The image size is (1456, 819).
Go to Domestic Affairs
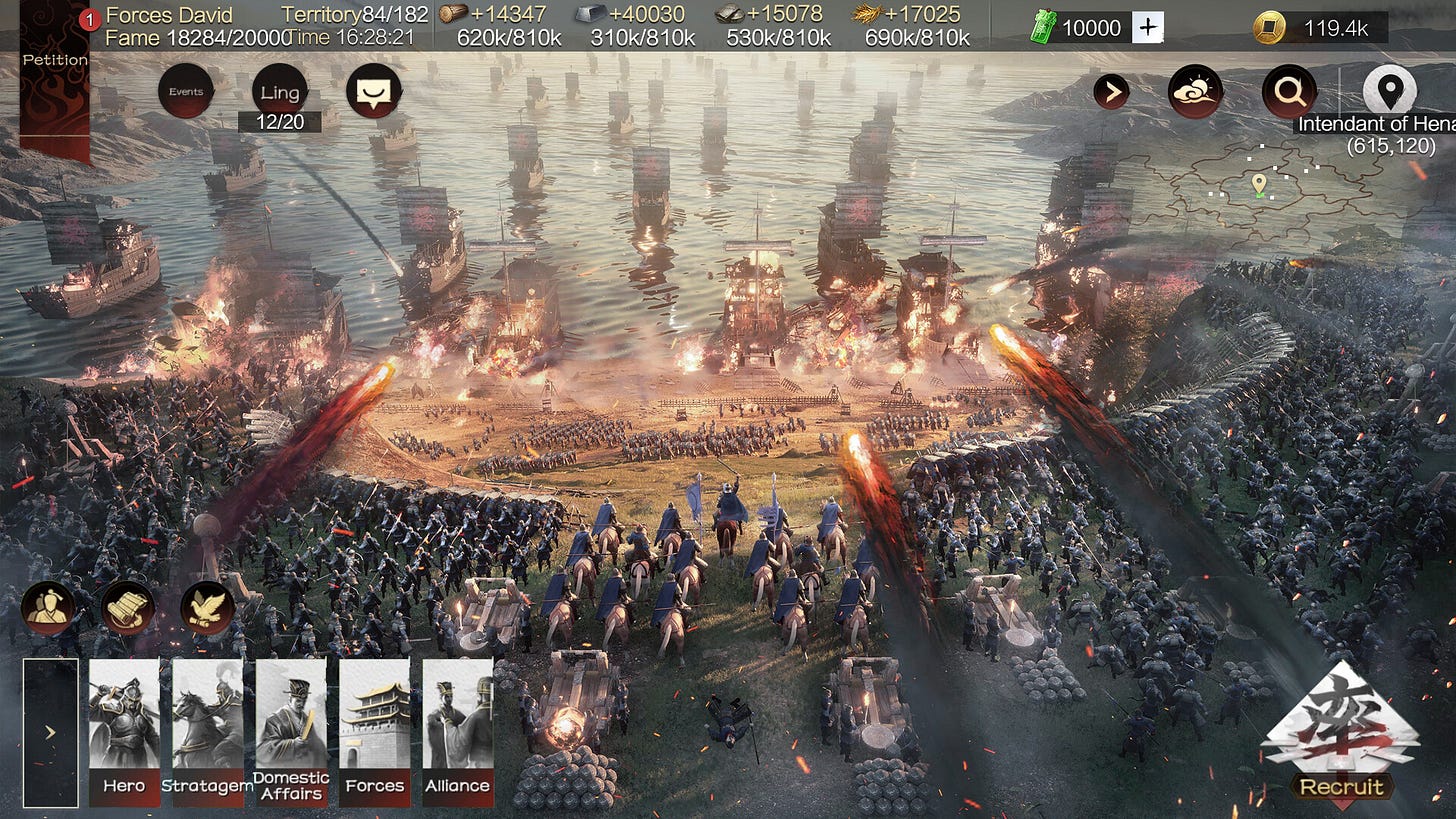[291, 732]
